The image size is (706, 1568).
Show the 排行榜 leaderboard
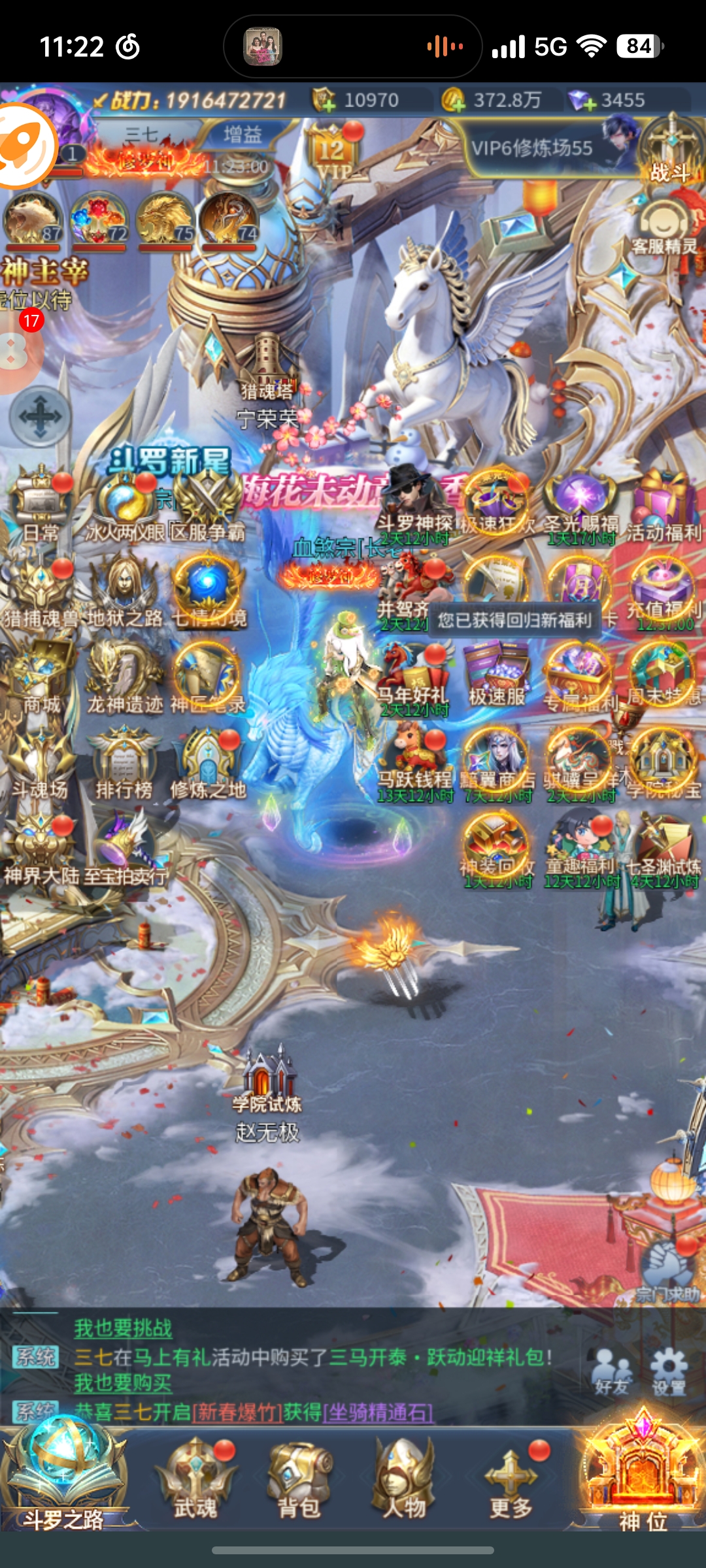124,762
